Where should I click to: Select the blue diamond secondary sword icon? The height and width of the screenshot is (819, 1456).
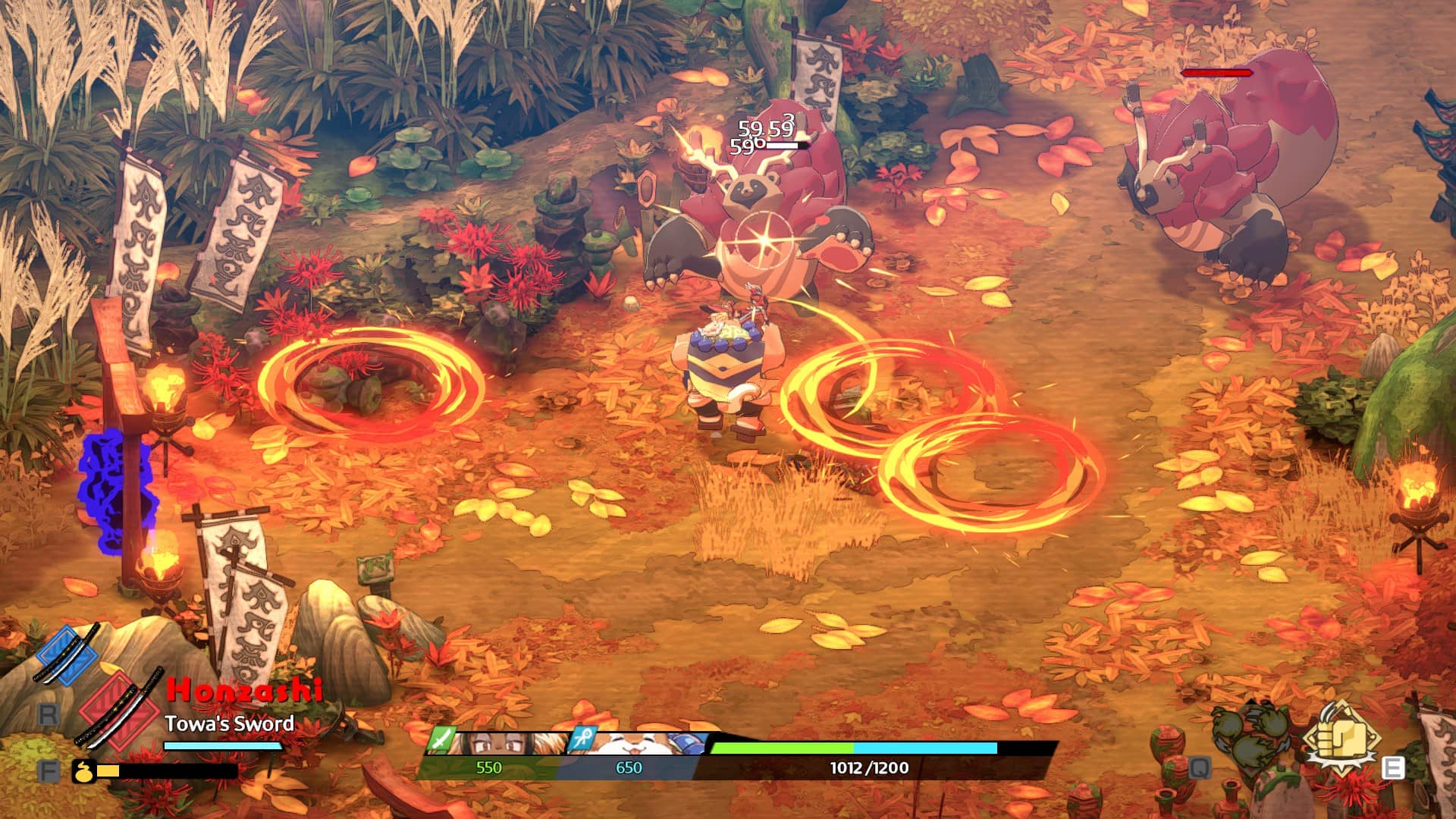pos(67,655)
